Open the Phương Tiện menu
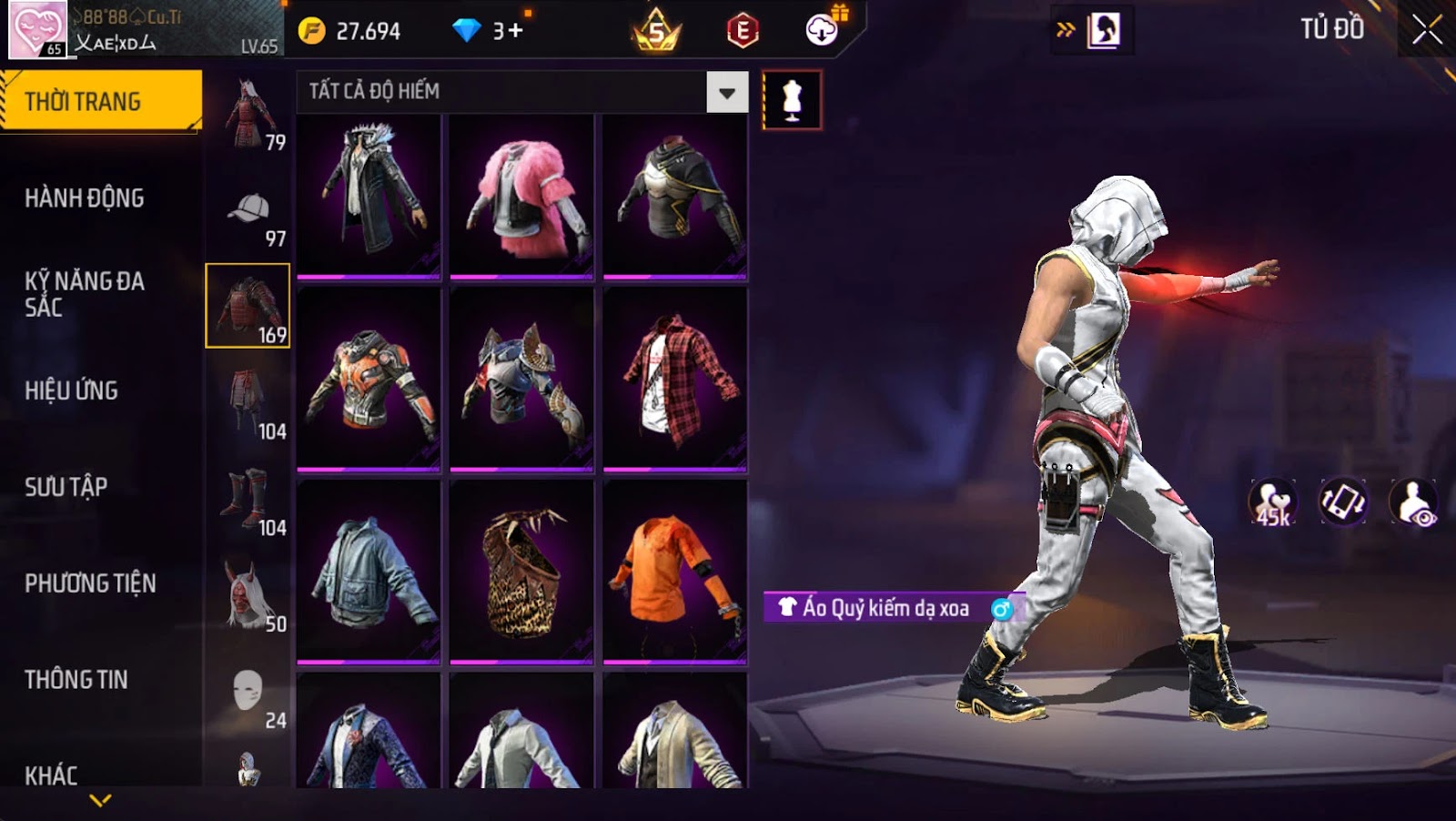 click(90, 583)
